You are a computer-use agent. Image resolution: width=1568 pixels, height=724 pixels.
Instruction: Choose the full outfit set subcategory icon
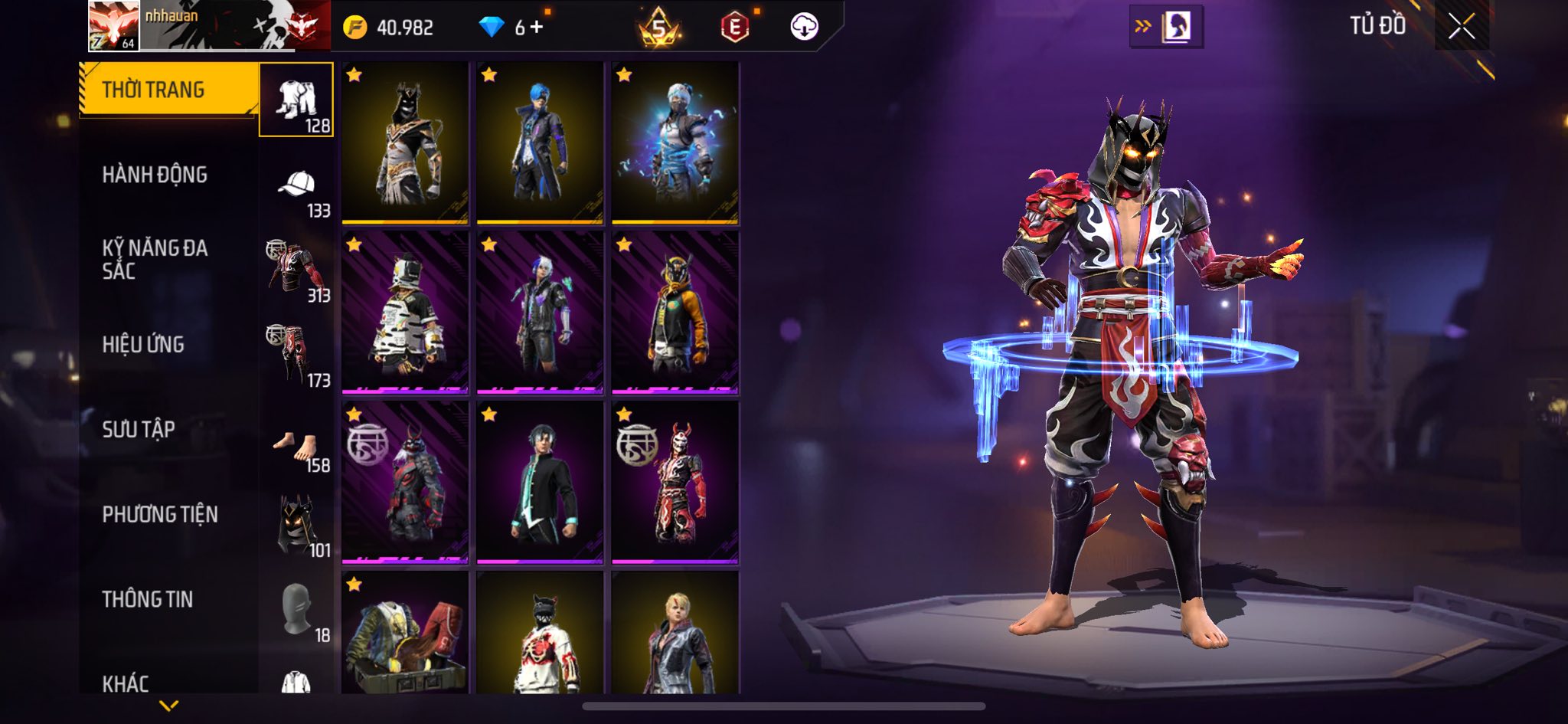point(296,100)
